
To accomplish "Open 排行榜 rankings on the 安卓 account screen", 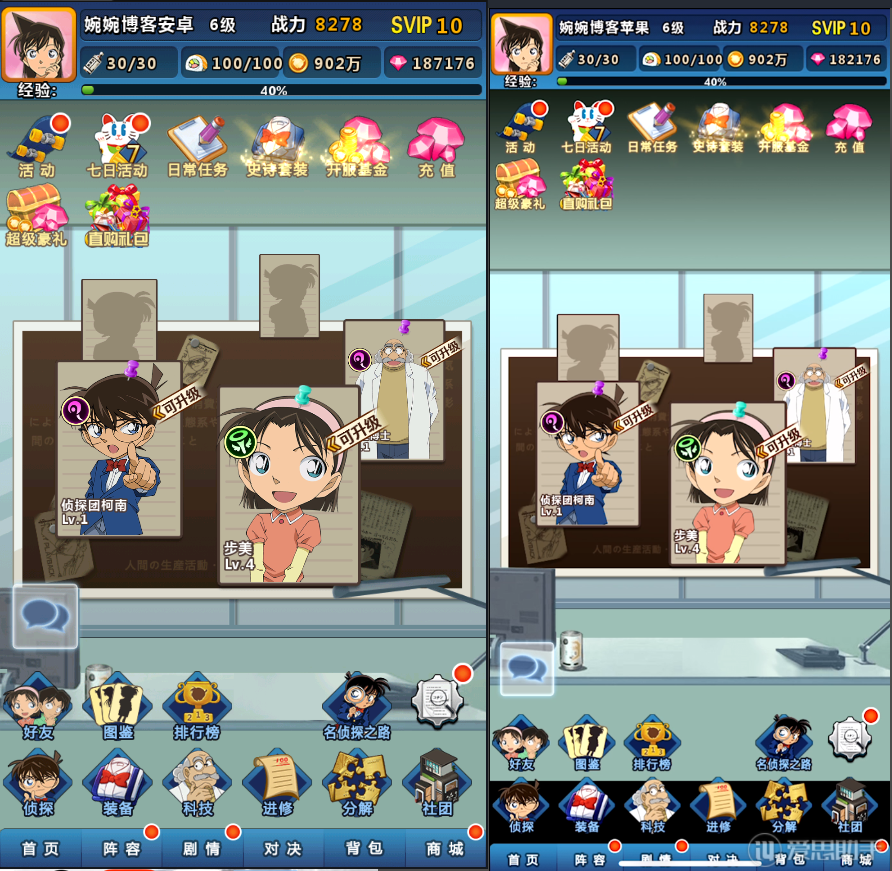I will [197, 708].
